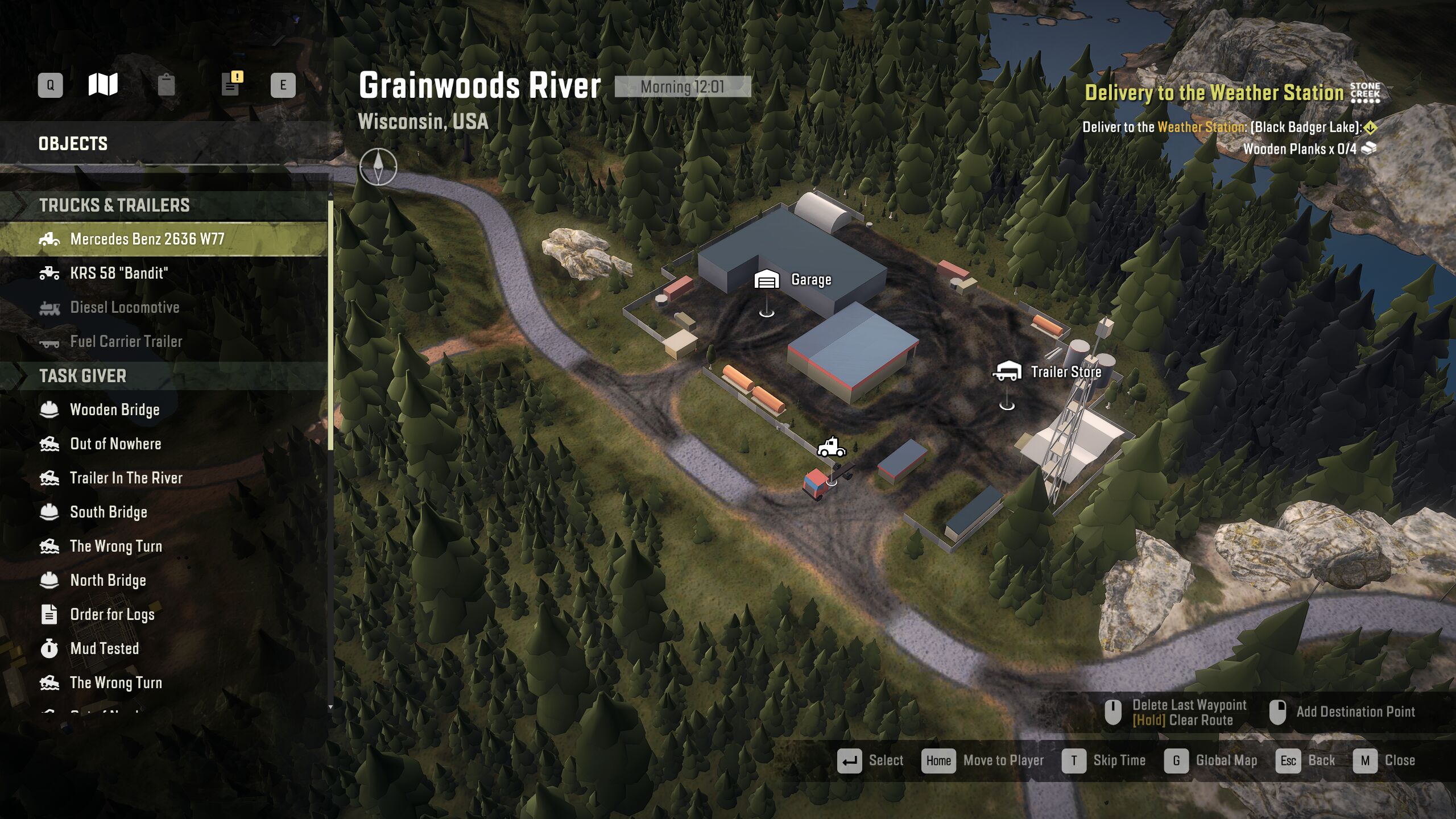
Task: Open the Delivery to the Weather Station objective
Action: click(1214, 93)
